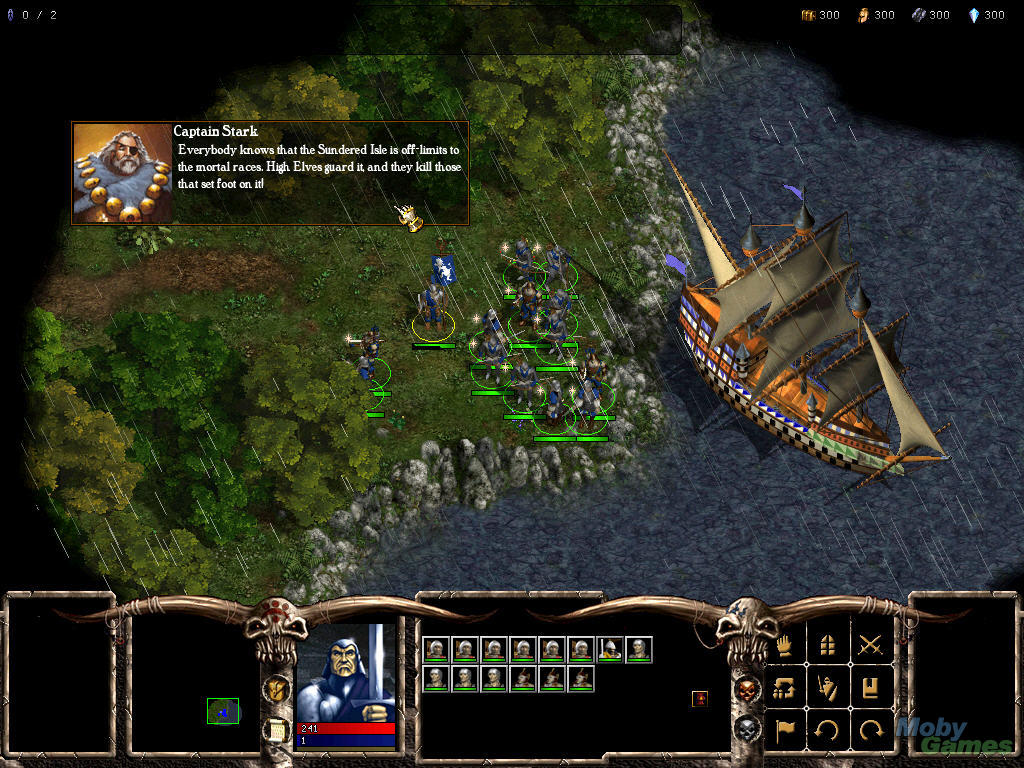Image resolution: width=1024 pixels, height=768 pixels.
Task: Click the grey skull button
Action: (747, 729)
